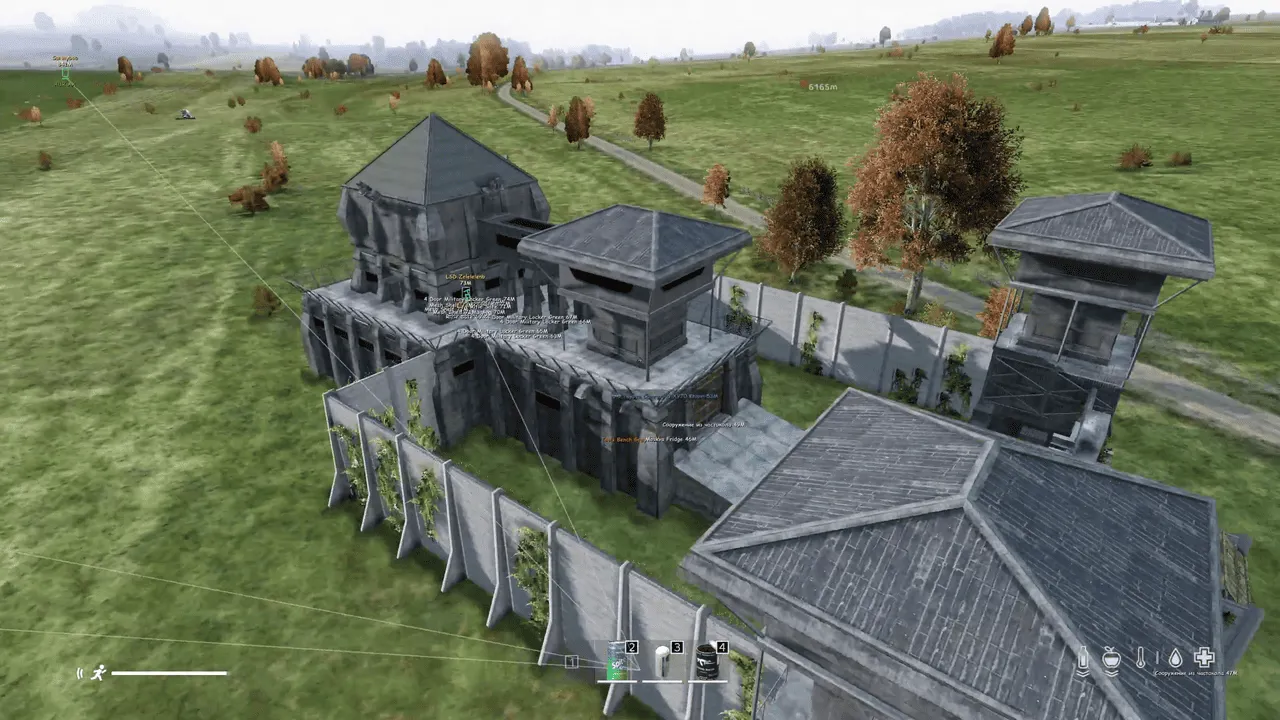Click the health cross status icon
Image resolution: width=1280 pixels, height=720 pixels.
[1204, 658]
